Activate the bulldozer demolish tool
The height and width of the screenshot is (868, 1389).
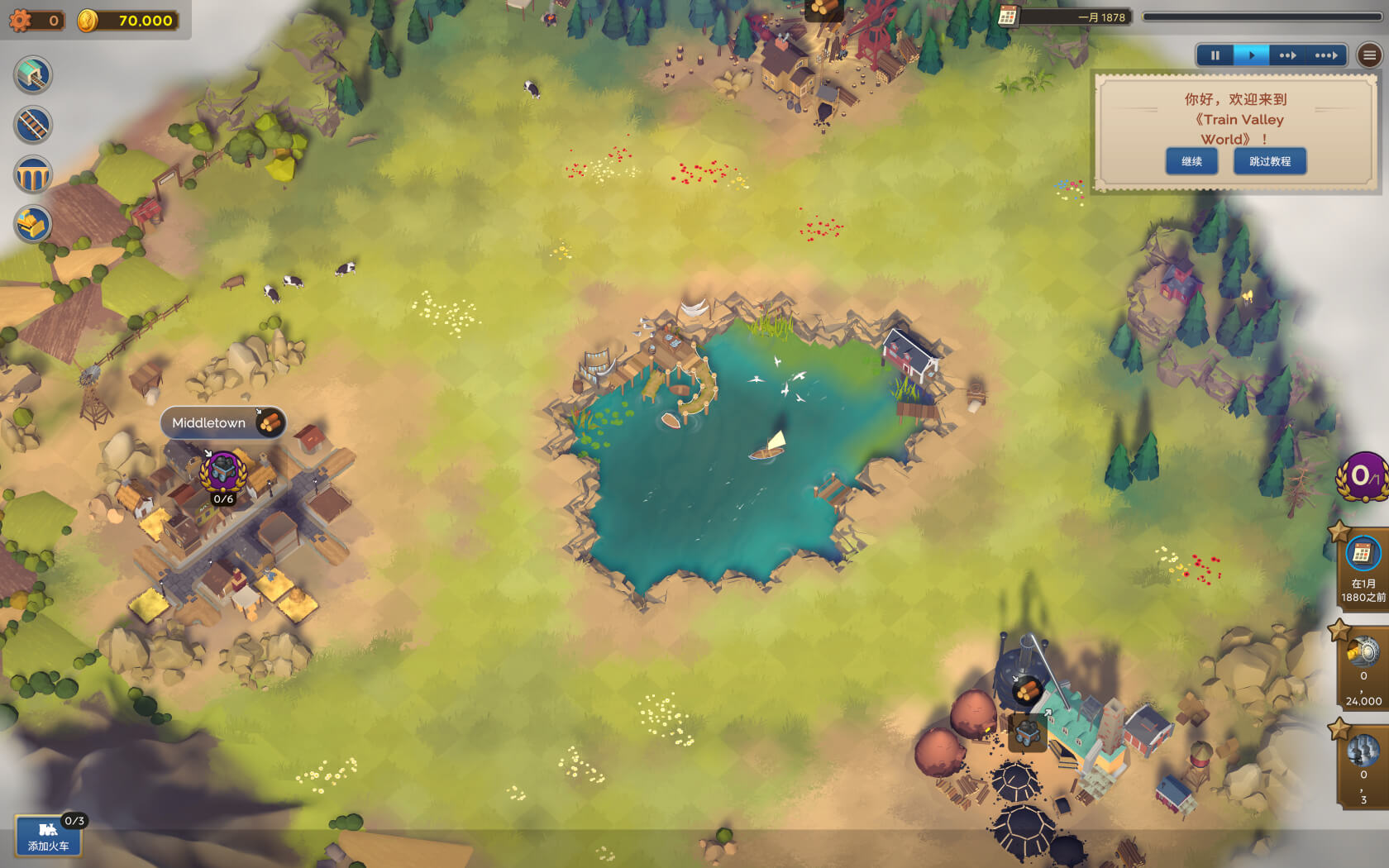[33, 225]
